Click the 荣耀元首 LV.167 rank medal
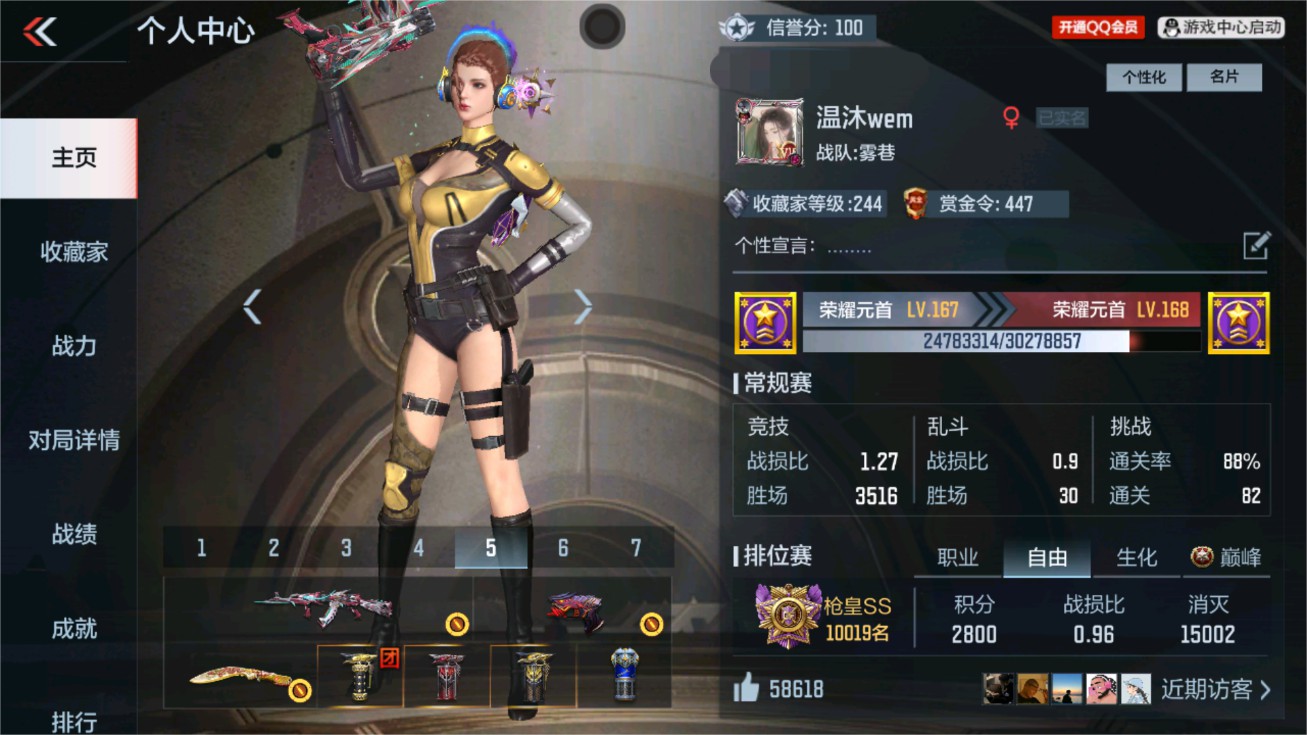1307x735 pixels. point(765,324)
